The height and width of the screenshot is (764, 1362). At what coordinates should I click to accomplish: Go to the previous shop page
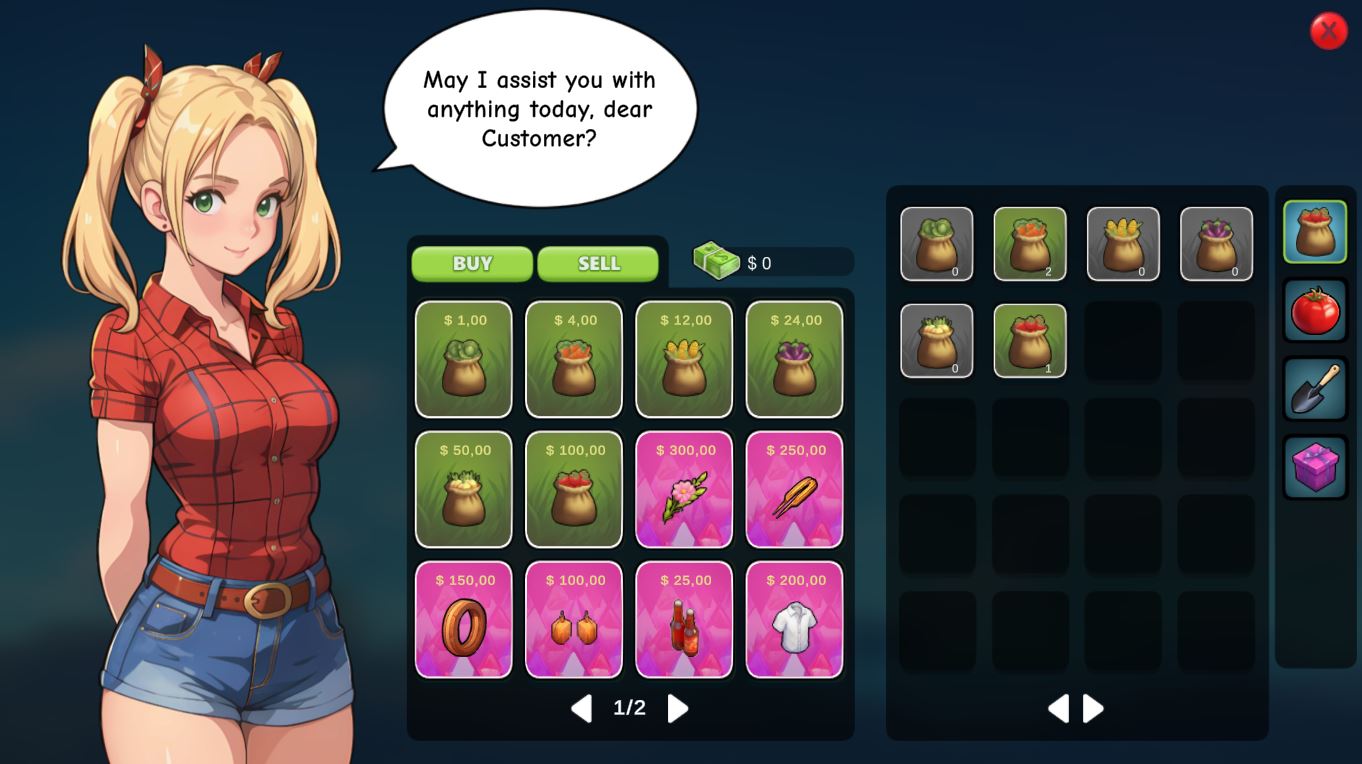click(x=581, y=709)
